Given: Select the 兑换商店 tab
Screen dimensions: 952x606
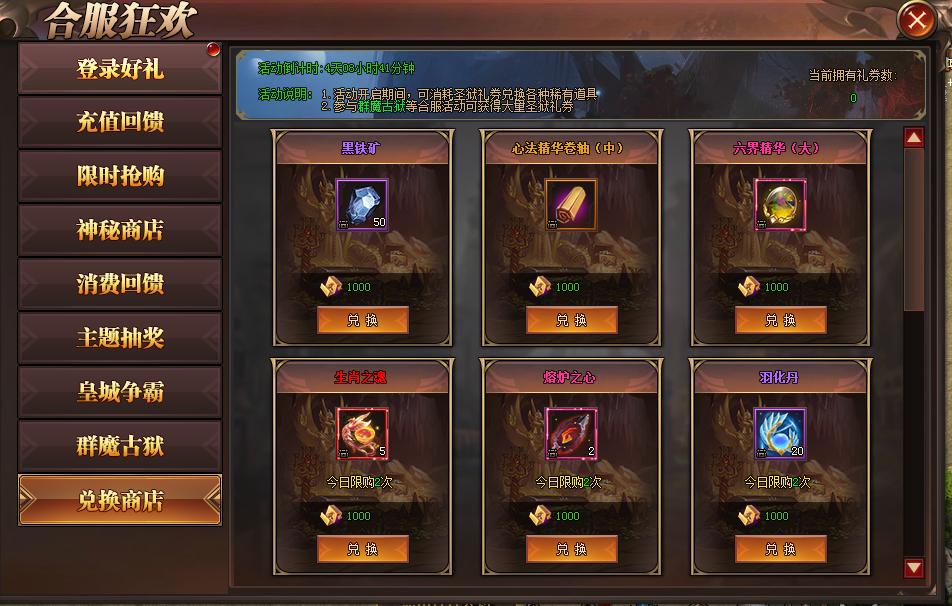Looking at the screenshot, I should coord(120,500).
